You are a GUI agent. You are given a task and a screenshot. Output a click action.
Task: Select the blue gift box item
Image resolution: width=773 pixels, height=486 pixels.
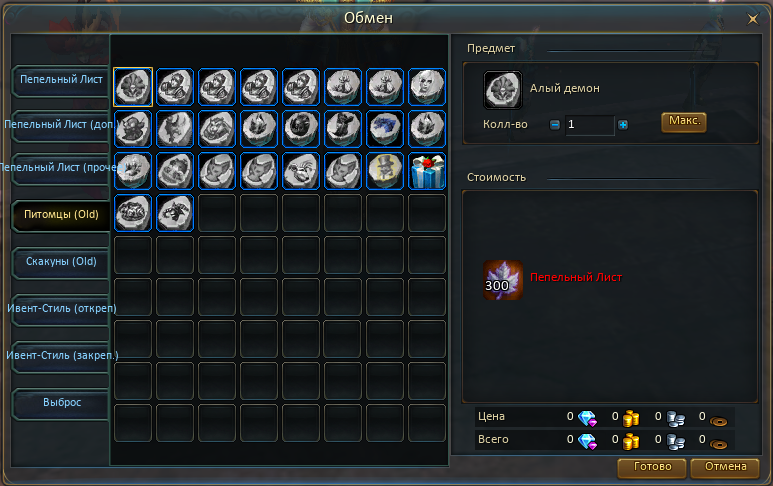point(427,170)
